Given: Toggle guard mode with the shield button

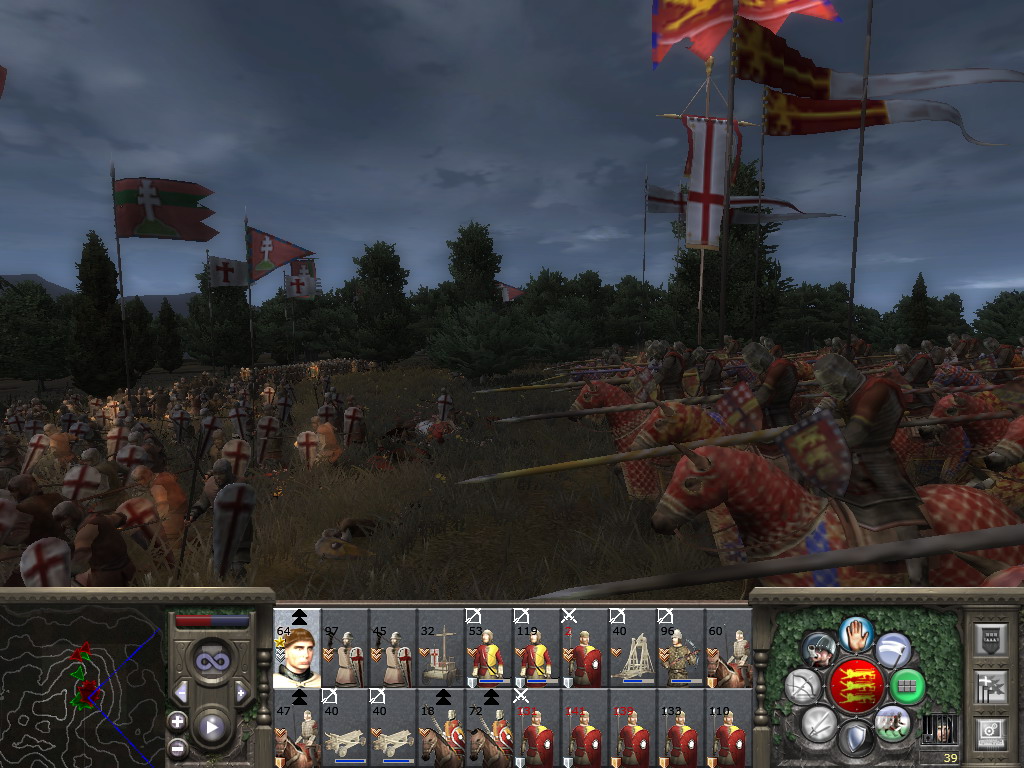Looking at the screenshot, I should click(855, 738).
